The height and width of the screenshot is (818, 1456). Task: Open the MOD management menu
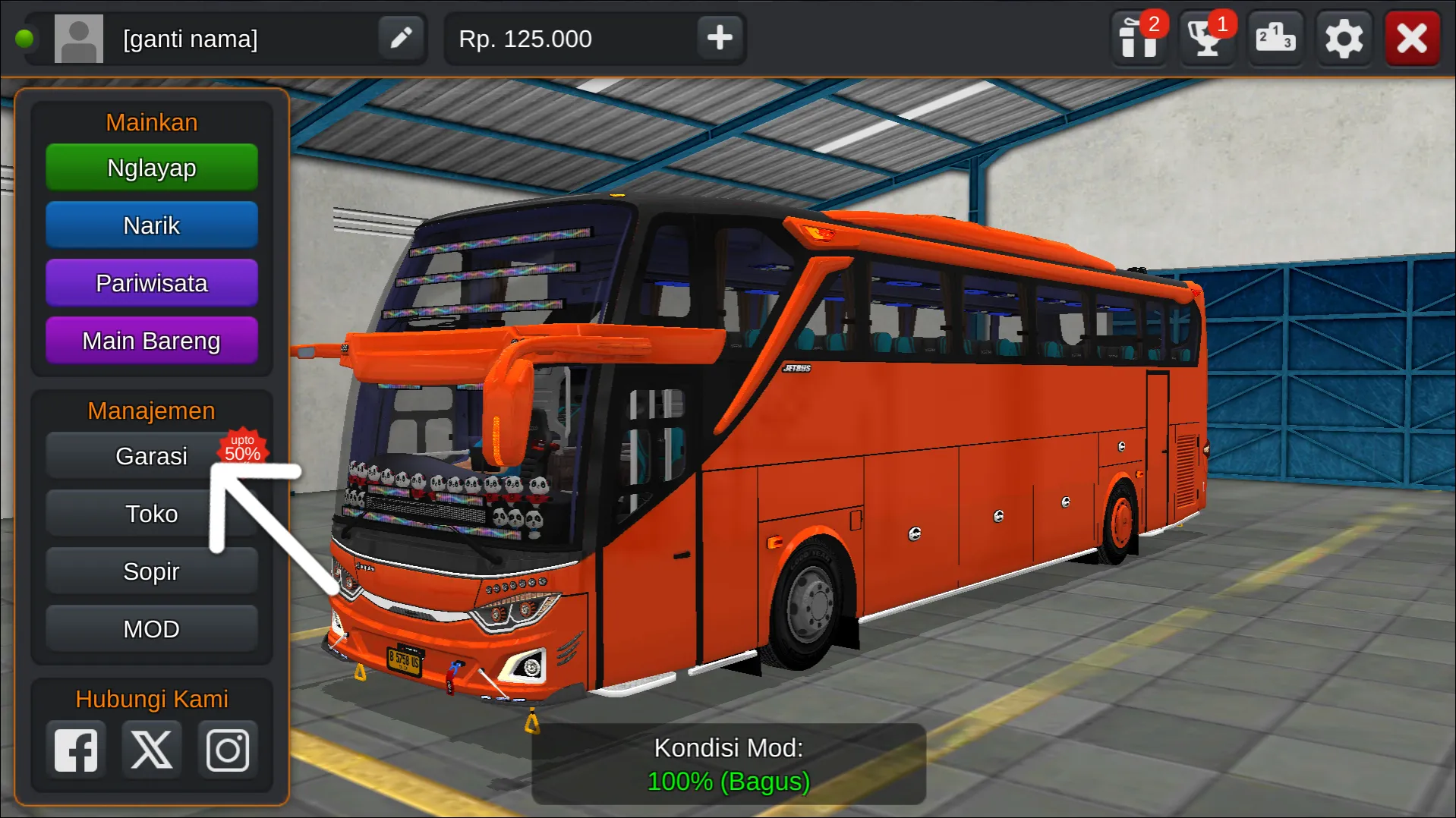click(x=151, y=628)
